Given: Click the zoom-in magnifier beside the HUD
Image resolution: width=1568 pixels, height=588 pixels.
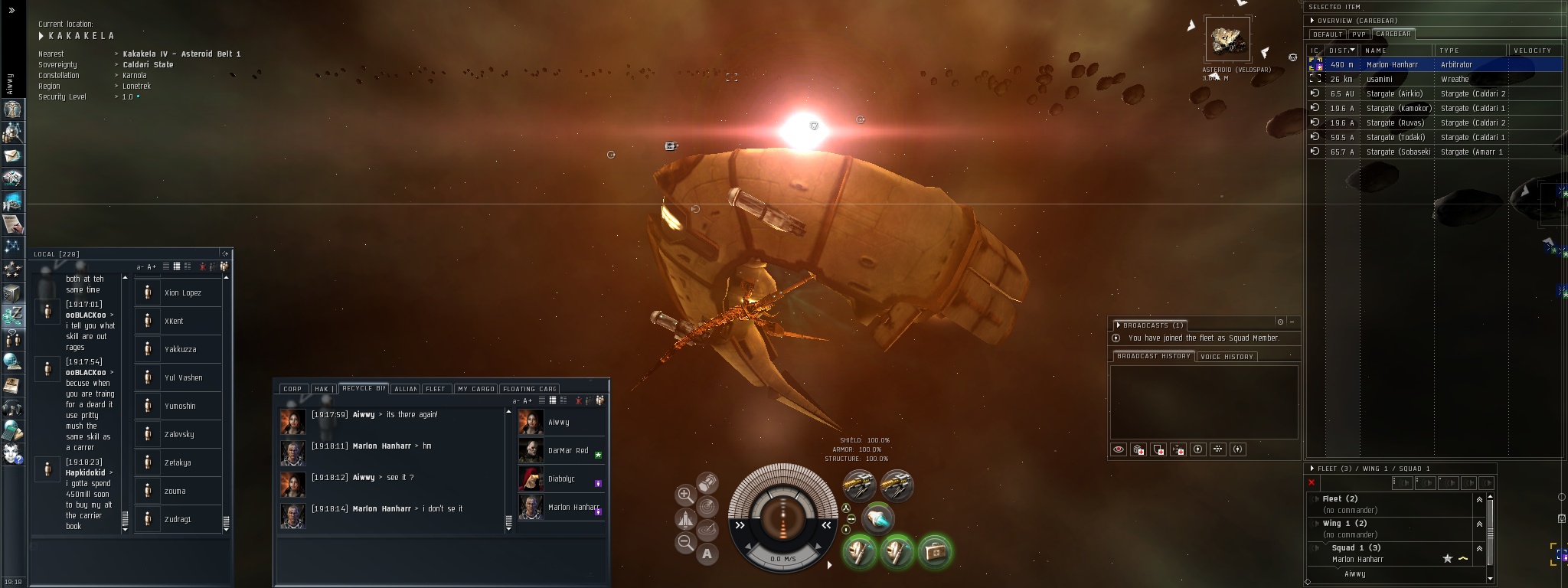Looking at the screenshot, I should pos(685,495).
